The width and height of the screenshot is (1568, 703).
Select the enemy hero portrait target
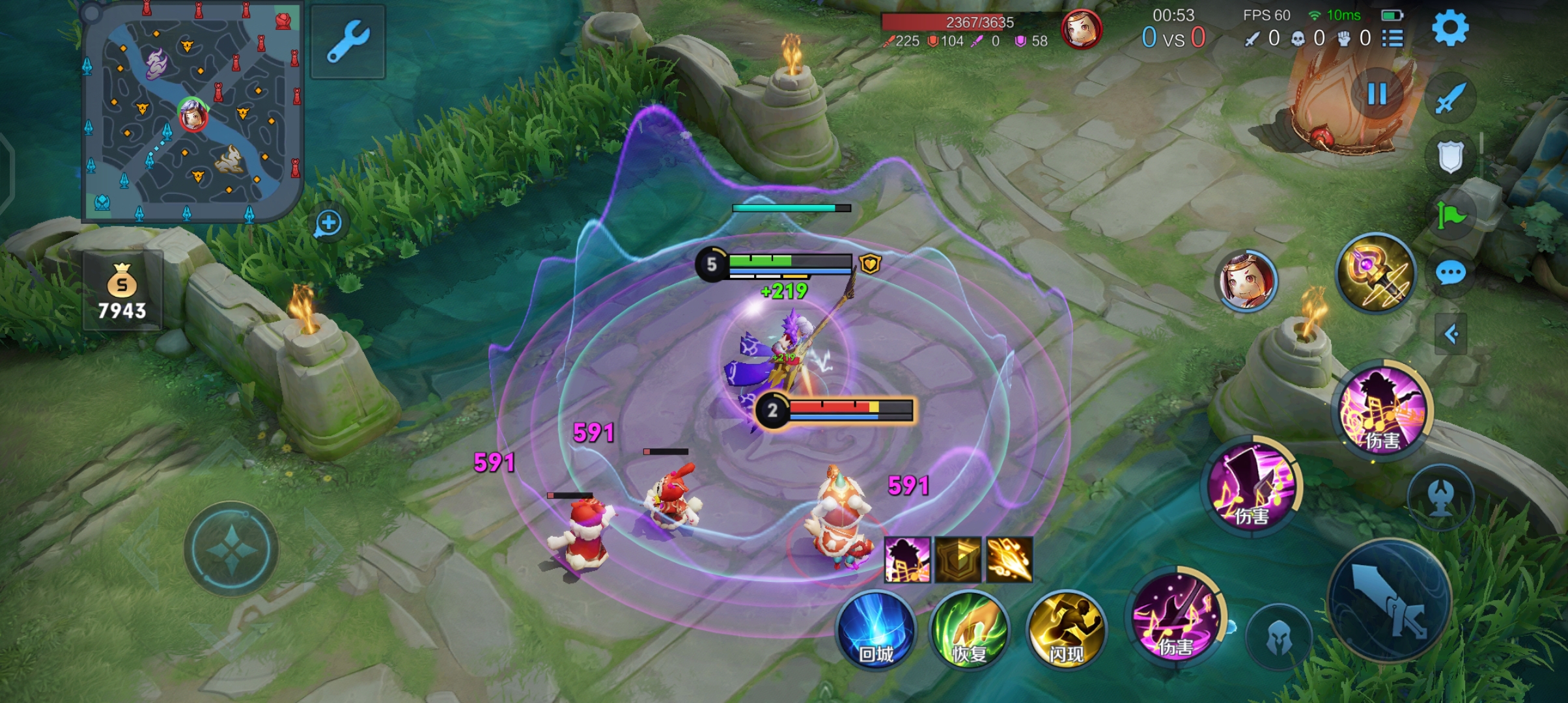(x=1246, y=281)
